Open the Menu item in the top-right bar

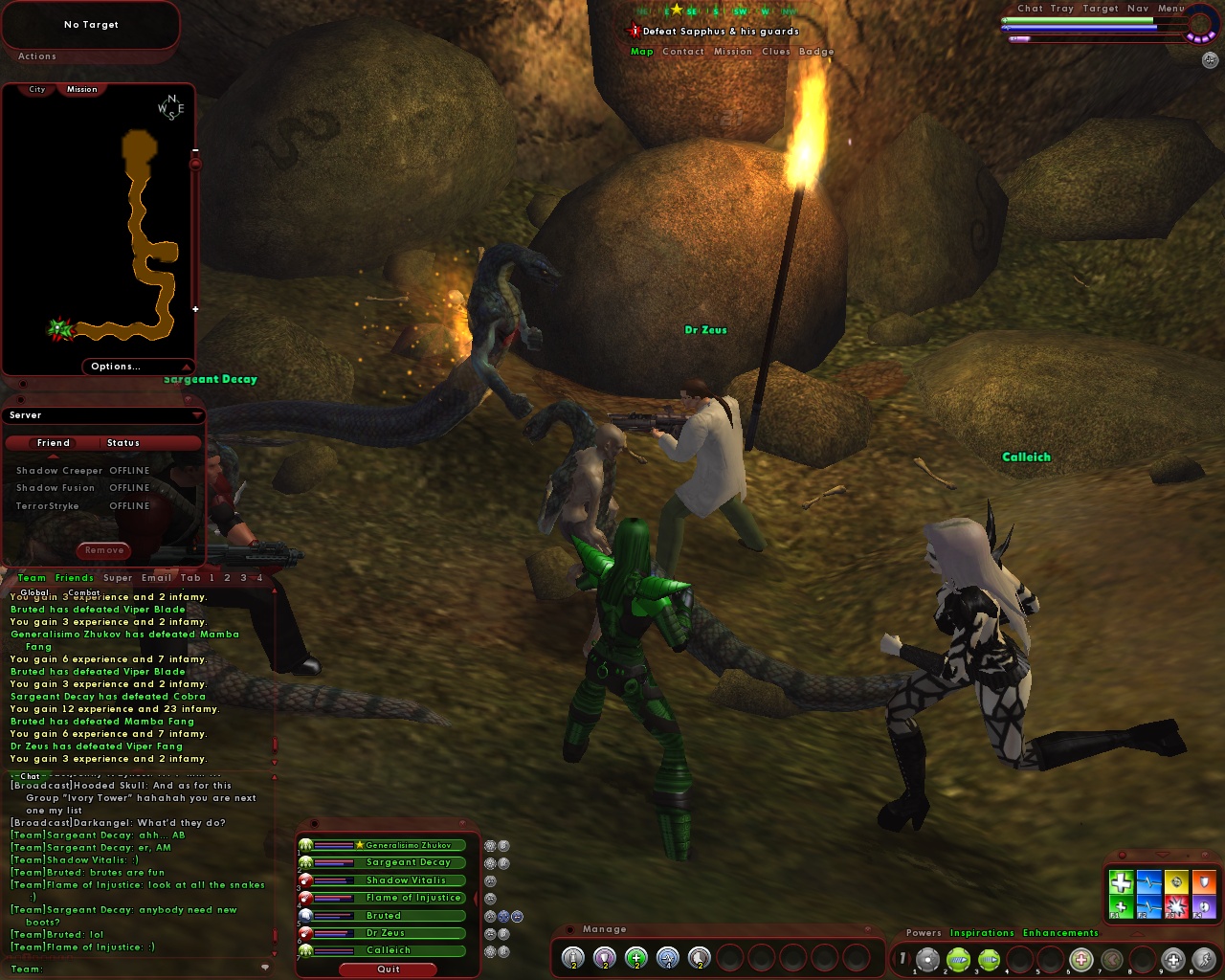tap(1169, 8)
